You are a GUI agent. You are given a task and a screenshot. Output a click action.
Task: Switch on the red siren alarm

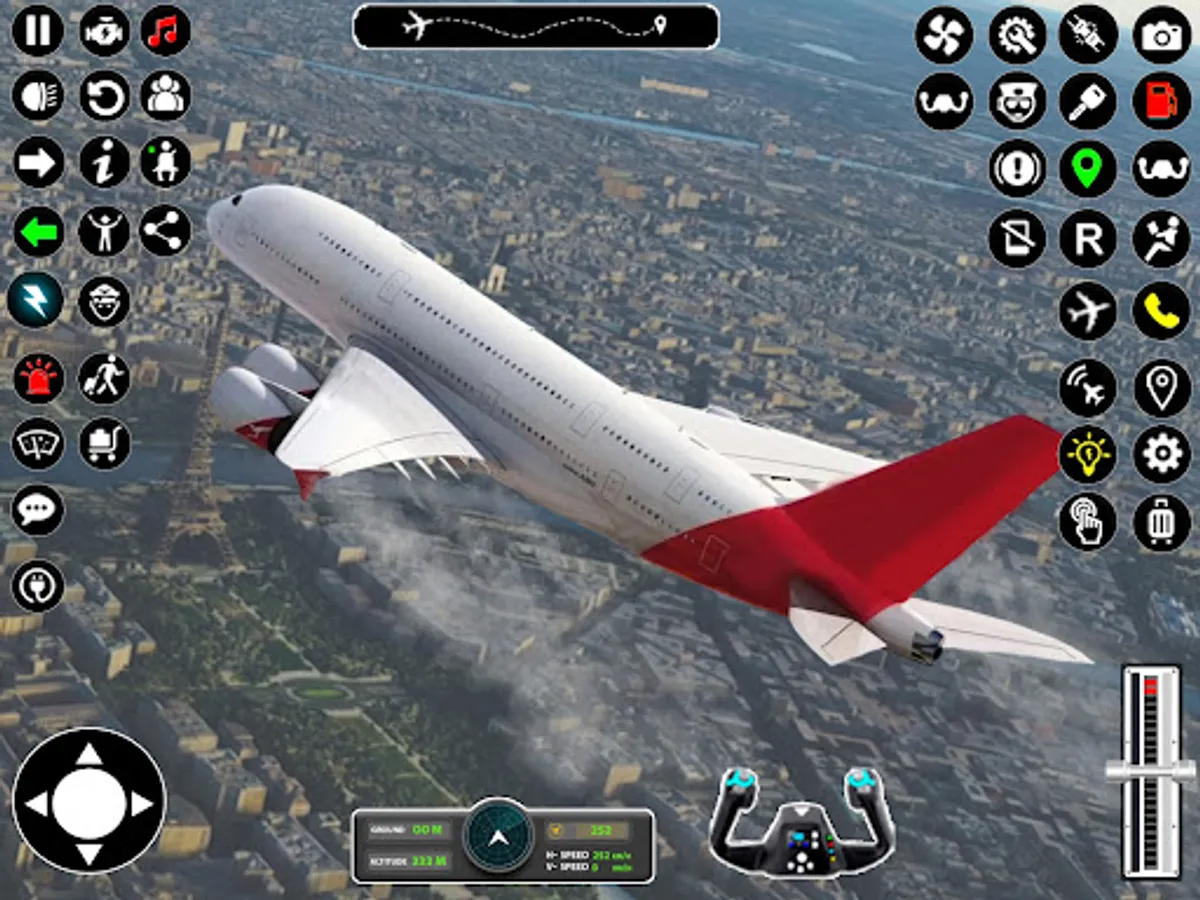[x=38, y=378]
